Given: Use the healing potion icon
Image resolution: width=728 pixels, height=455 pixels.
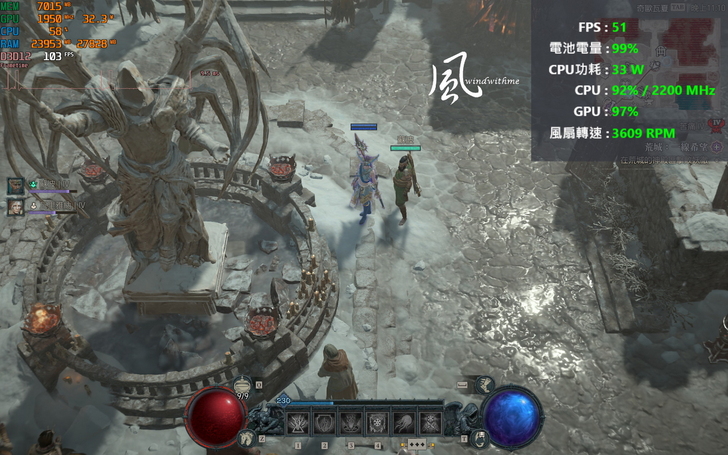Looking at the screenshot, I should pyautogui.click(x=243, y=383).
